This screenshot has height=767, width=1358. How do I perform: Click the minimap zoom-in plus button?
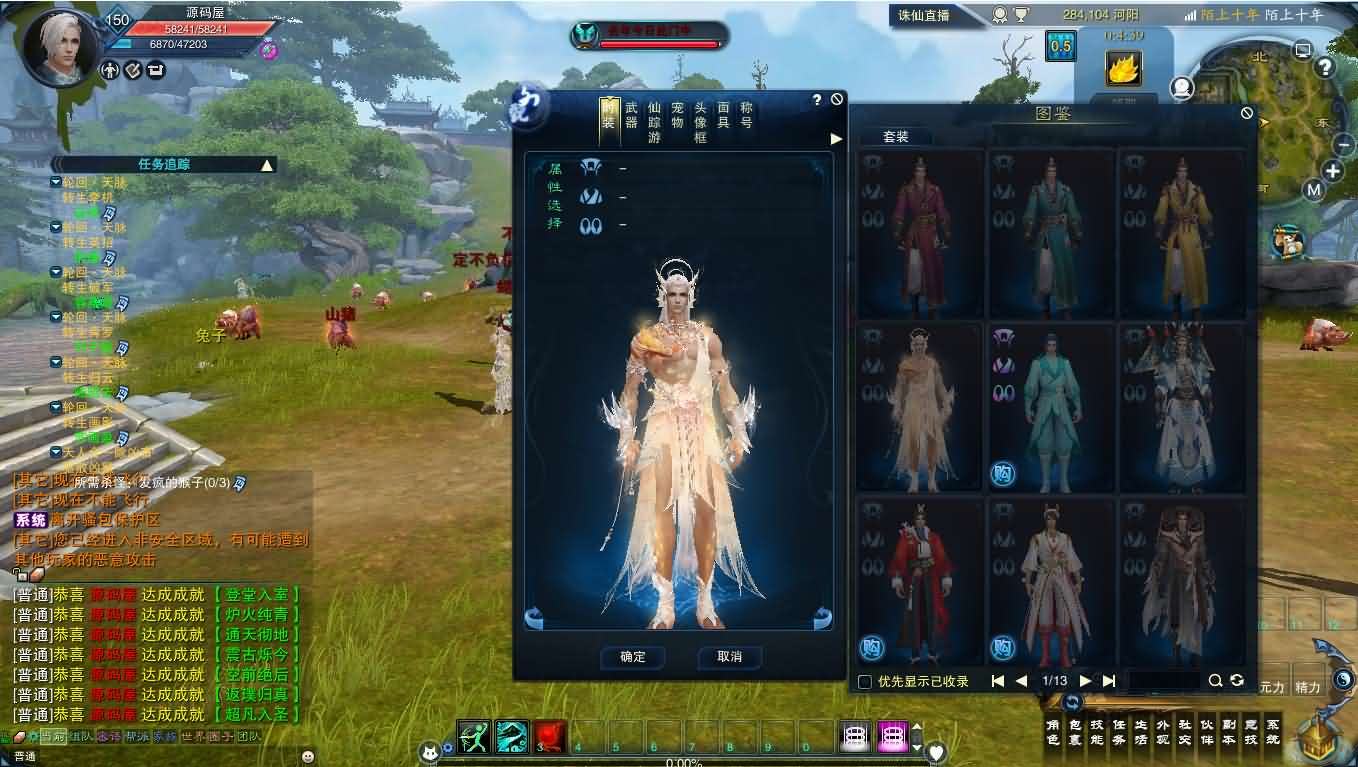click(1333, 170)
